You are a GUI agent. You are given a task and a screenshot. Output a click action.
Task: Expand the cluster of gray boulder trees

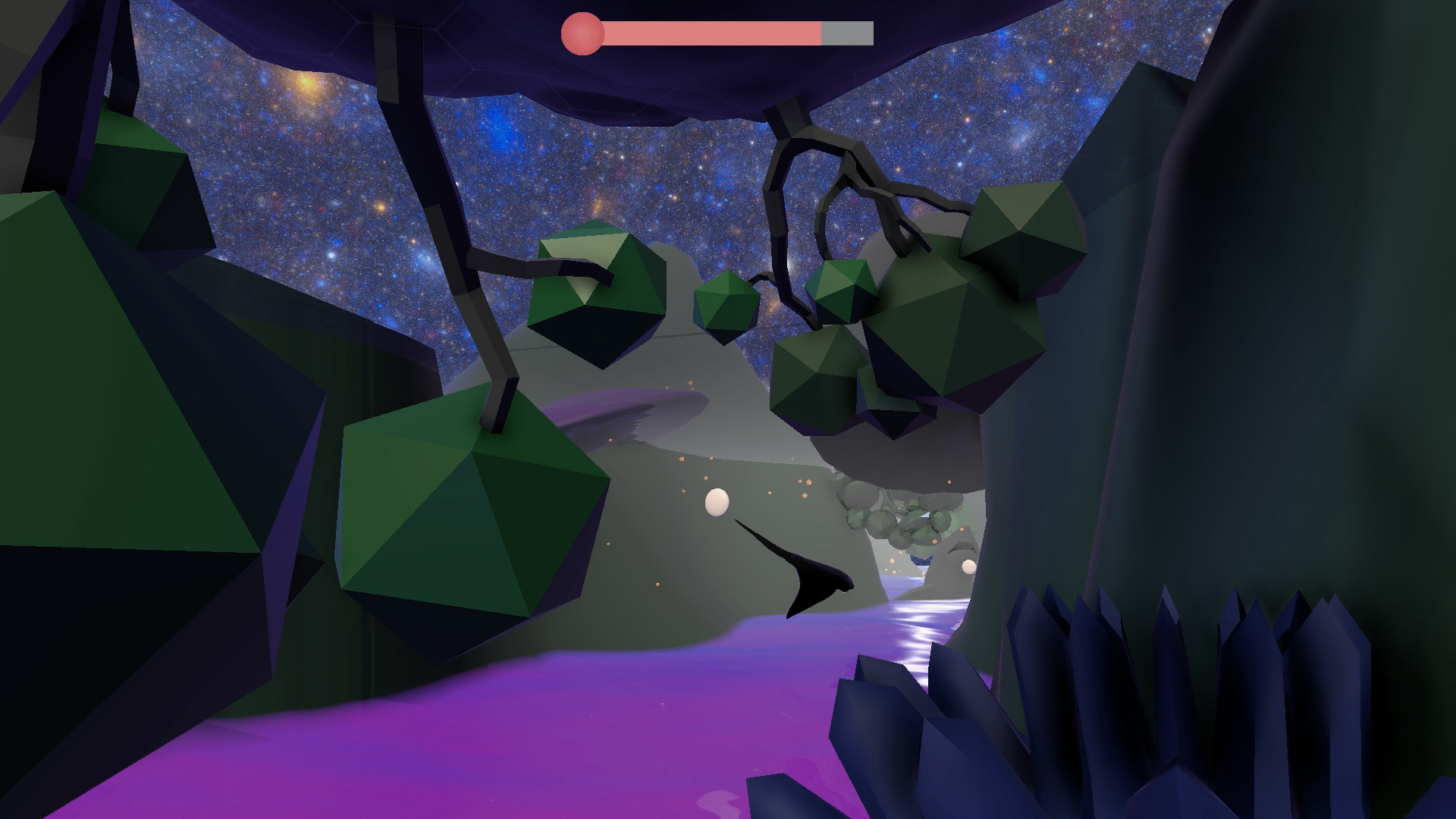click(902, 516)
